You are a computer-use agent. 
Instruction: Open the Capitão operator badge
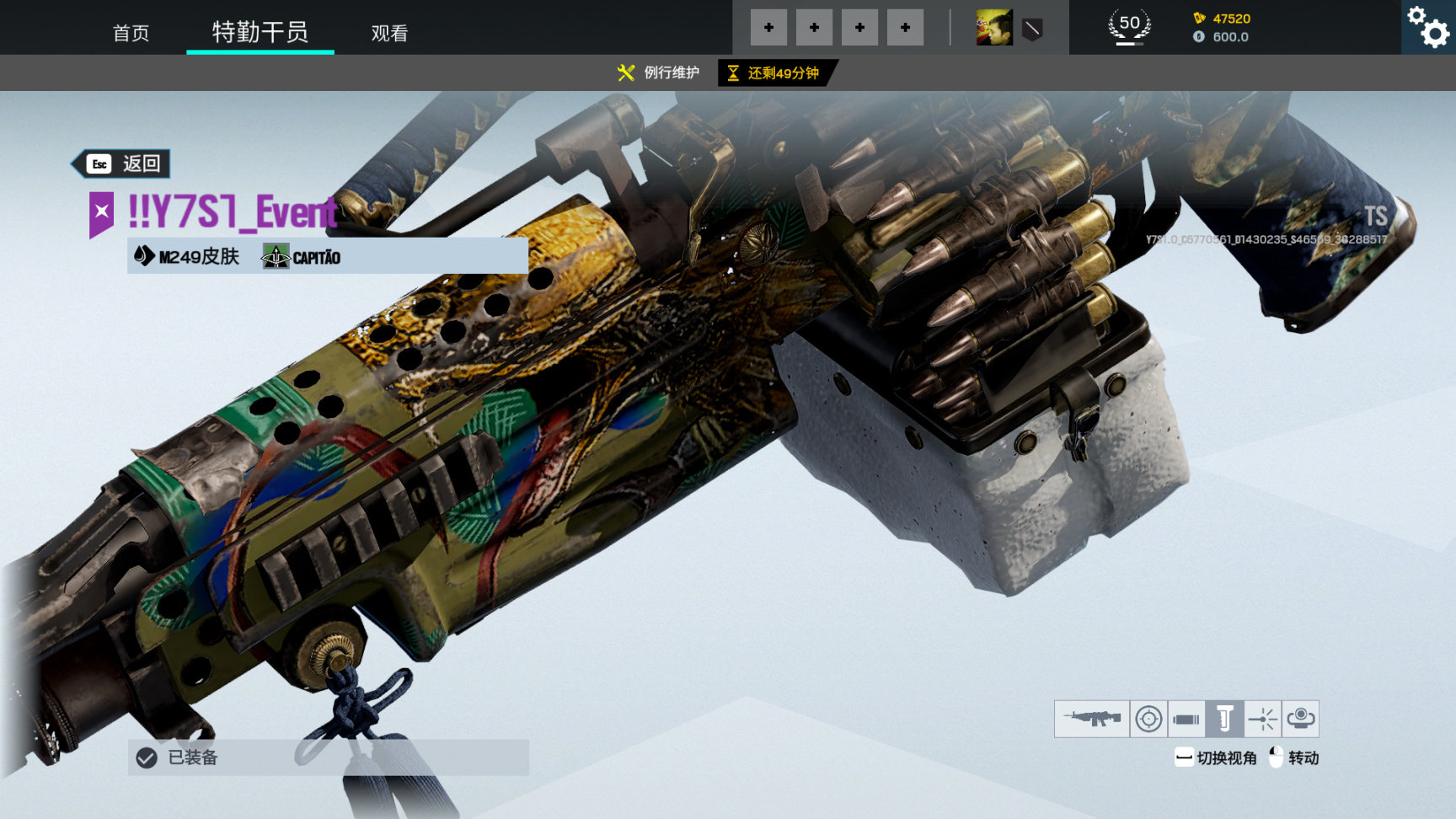pyautogui.click(x=302, y=256)
